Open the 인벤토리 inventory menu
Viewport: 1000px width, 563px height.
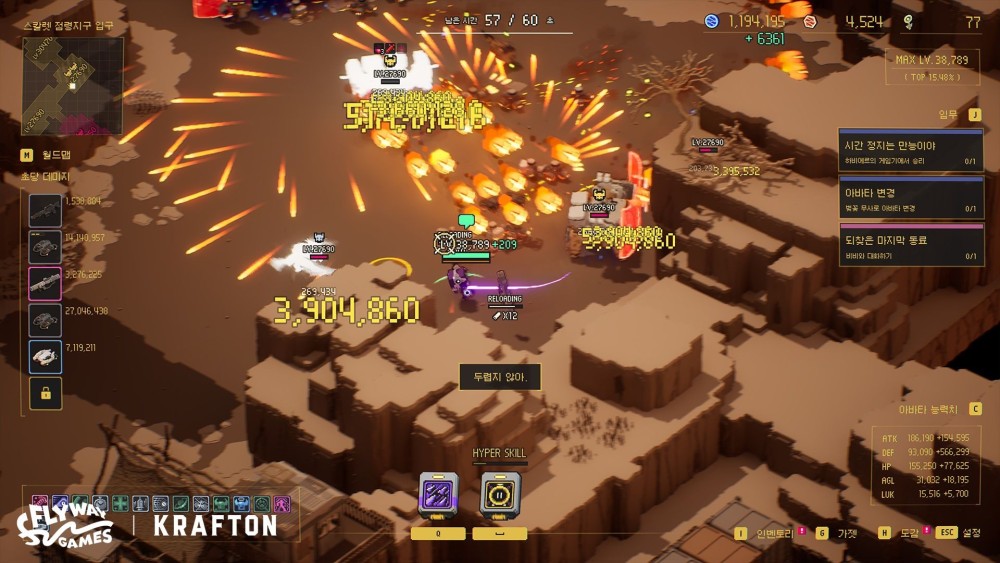pos(770,533)
